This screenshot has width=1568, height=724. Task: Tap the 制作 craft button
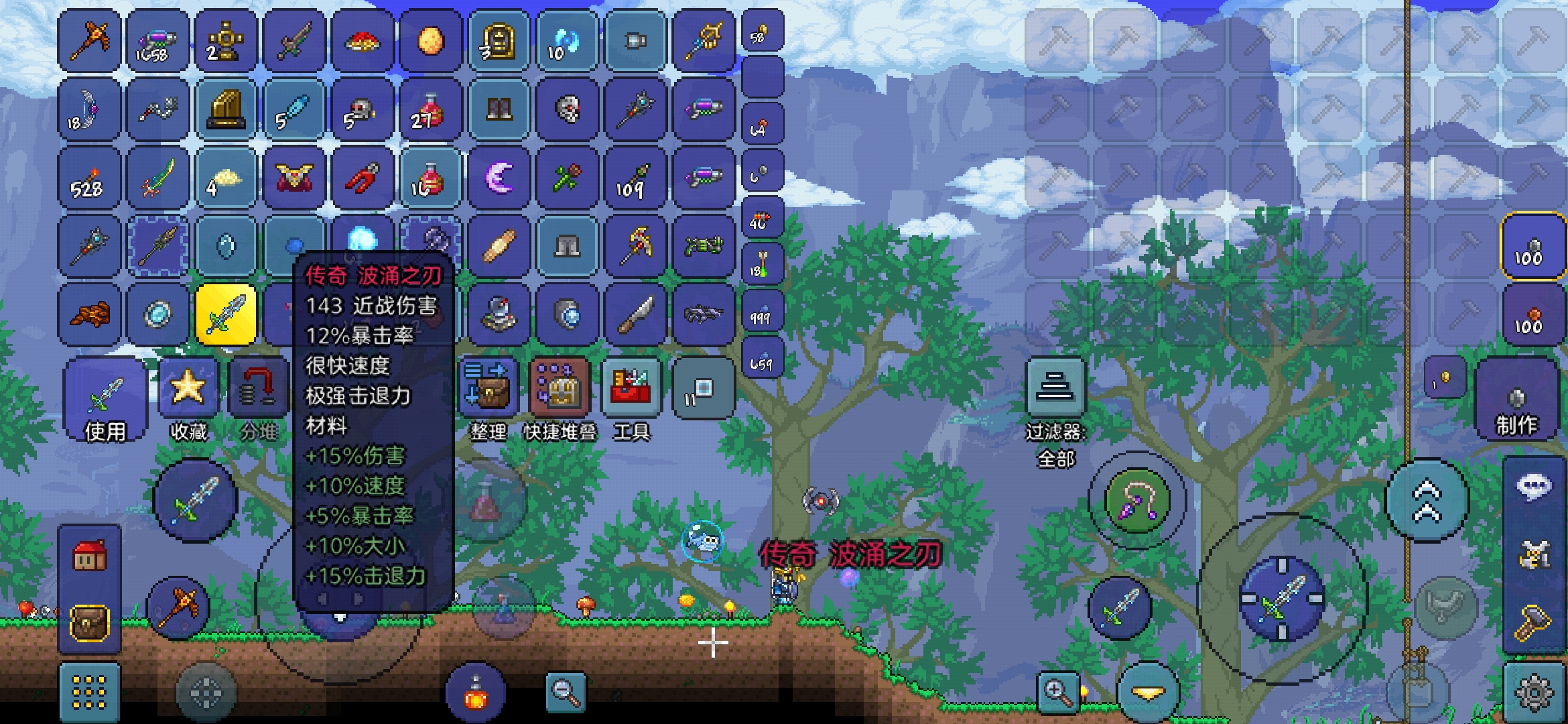(x=1516, y=400)
